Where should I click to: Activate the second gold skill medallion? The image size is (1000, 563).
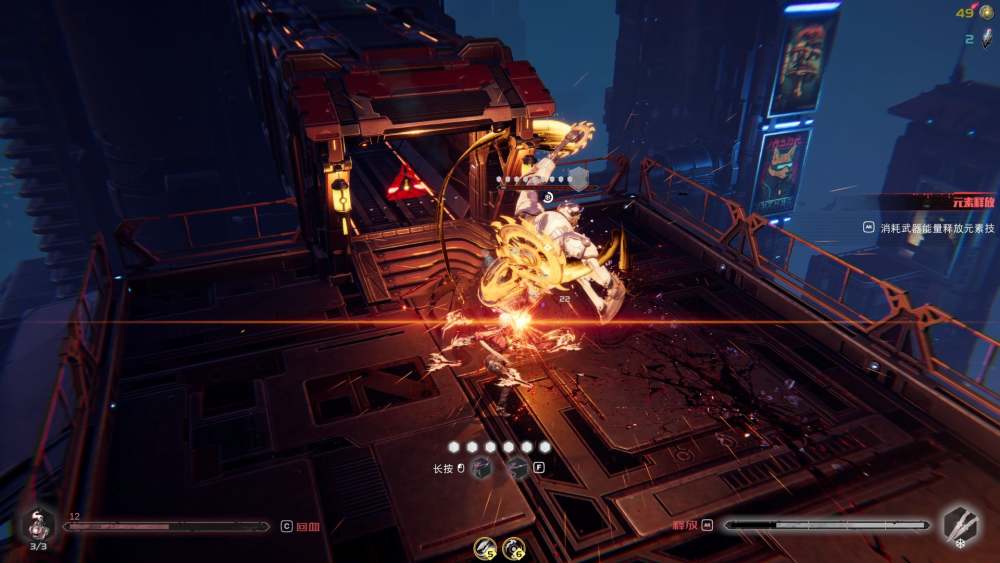click(x=514, y=547)
